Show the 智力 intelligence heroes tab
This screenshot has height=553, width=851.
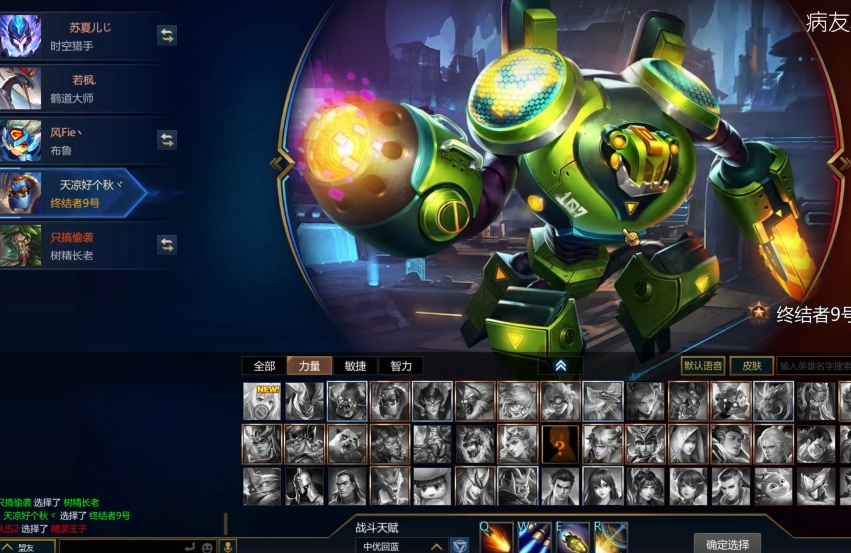tap(401, 366)
